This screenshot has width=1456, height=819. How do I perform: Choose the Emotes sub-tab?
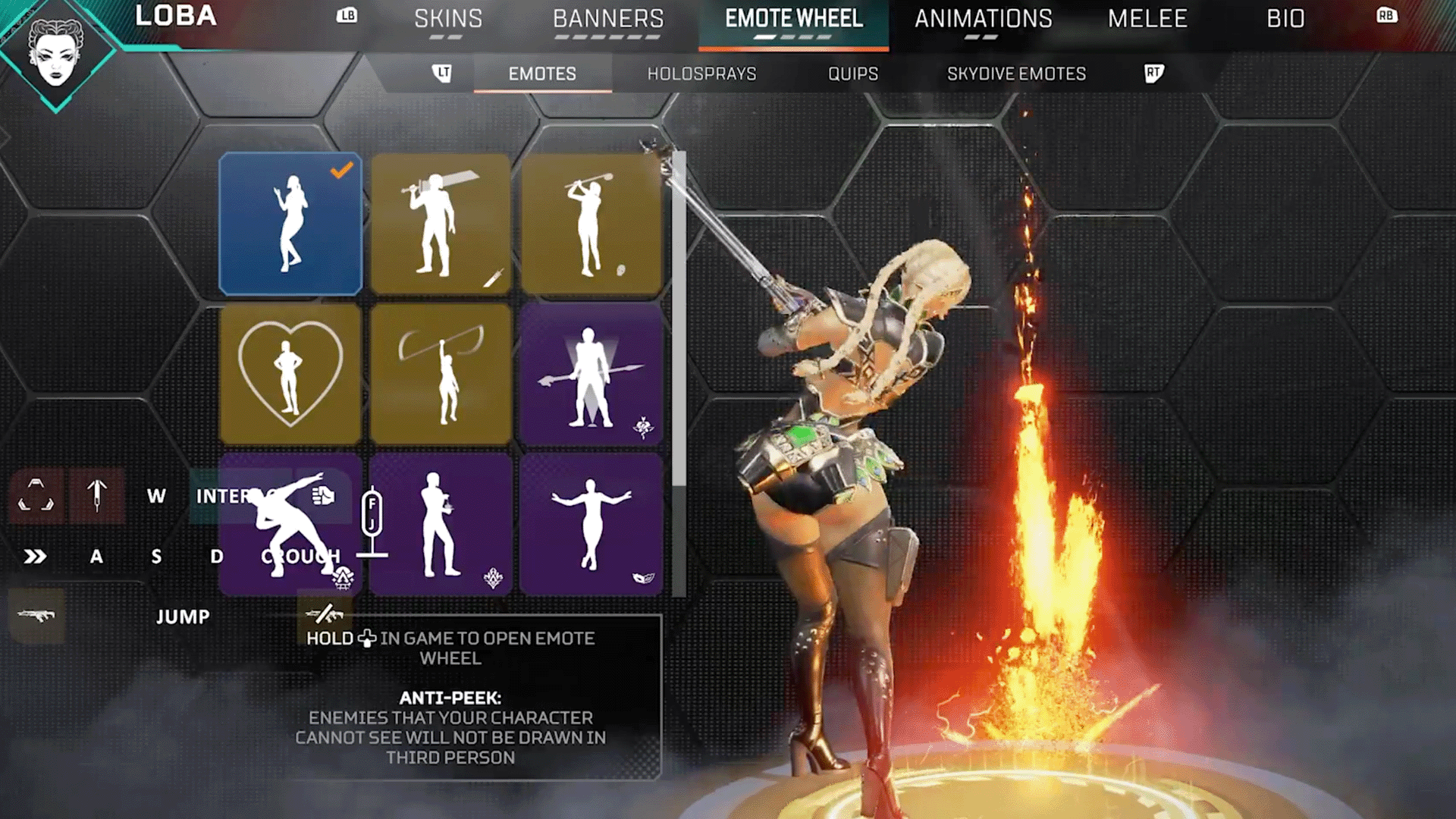coord(542,74)
